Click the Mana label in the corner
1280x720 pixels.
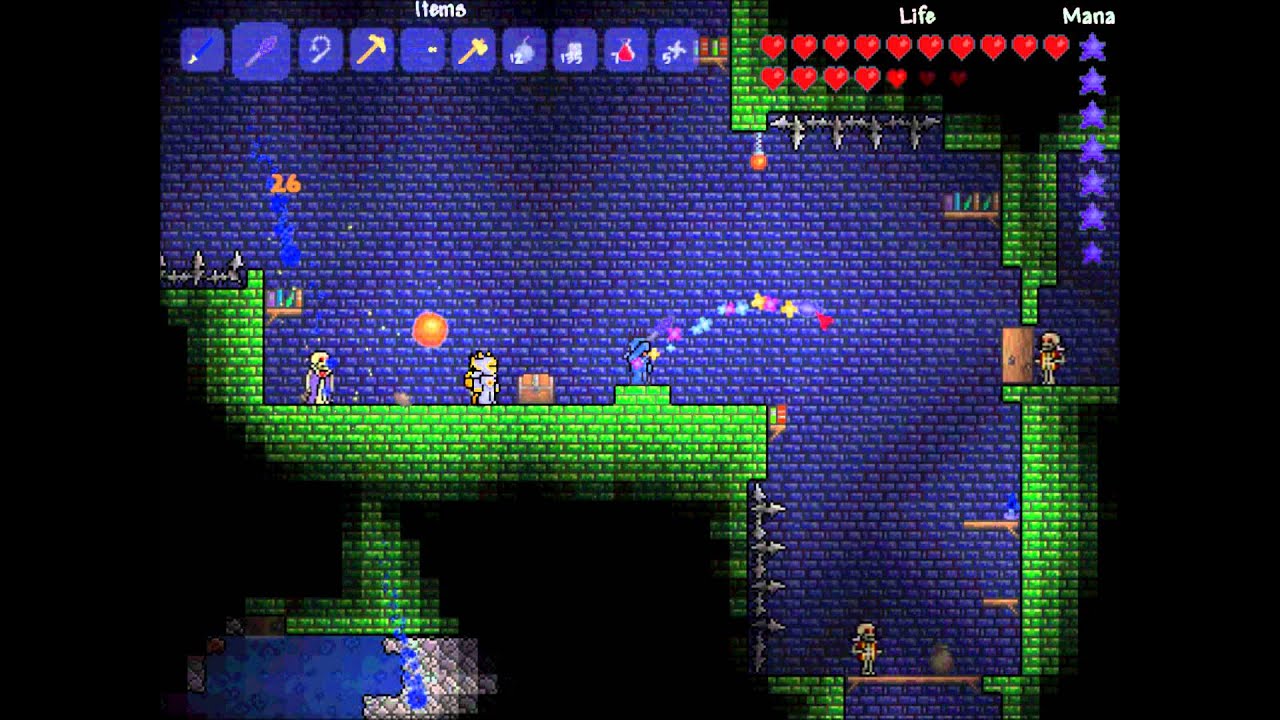[1089, 16]
